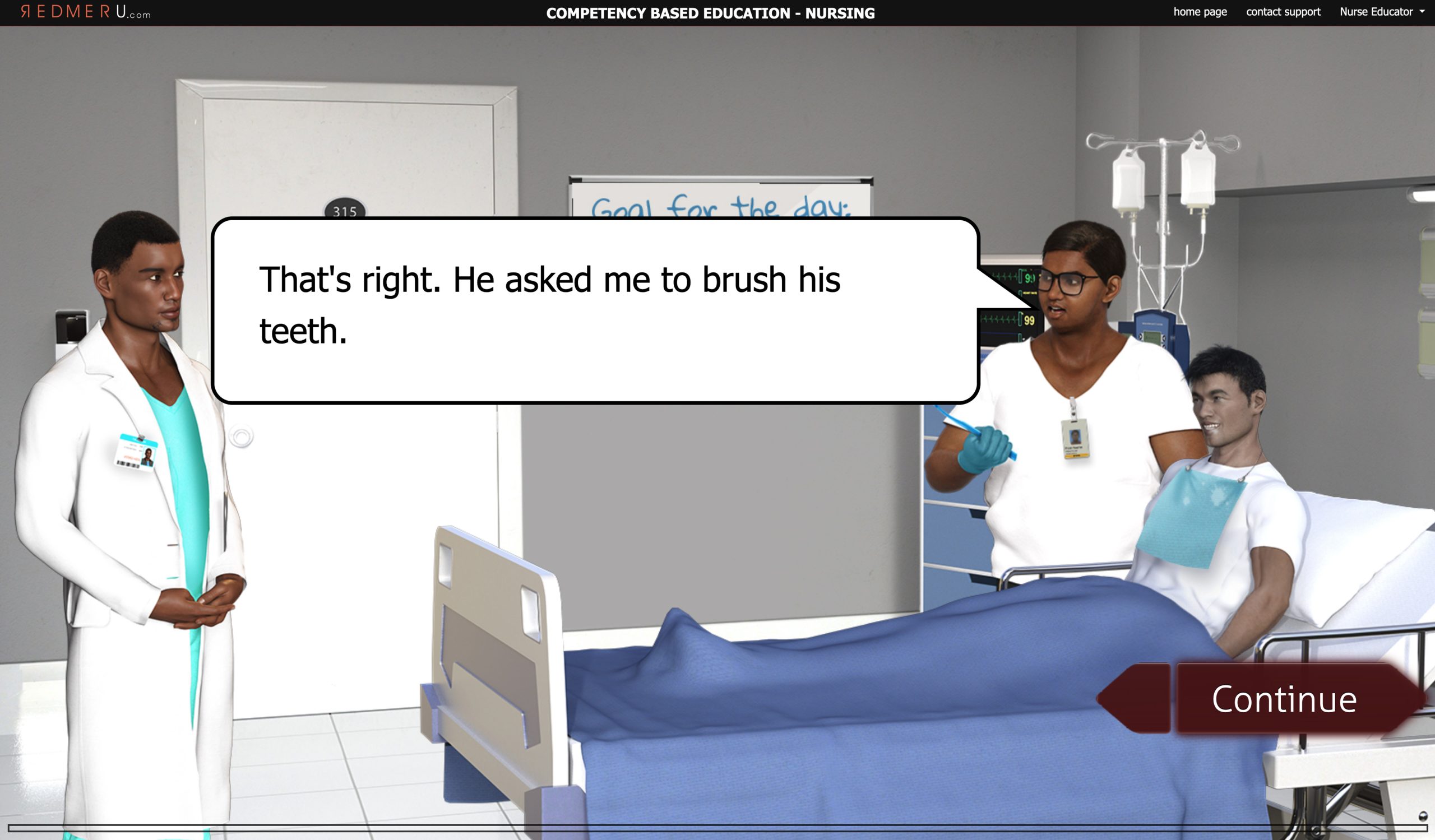Open the home page link
Image resolution: width=1435 pixels, height=840 pixels.
[x=1200, y=12]
